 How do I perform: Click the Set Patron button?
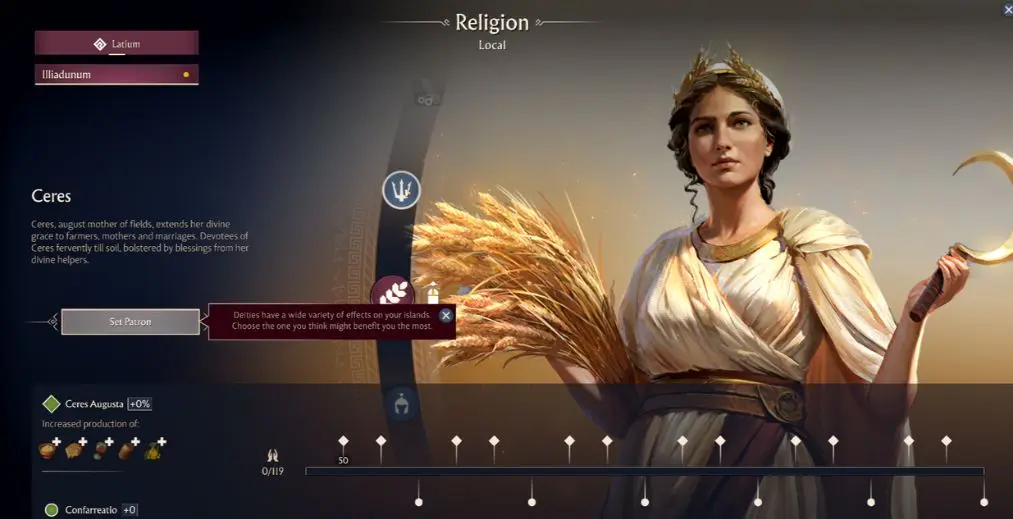(x=130, y=322)
